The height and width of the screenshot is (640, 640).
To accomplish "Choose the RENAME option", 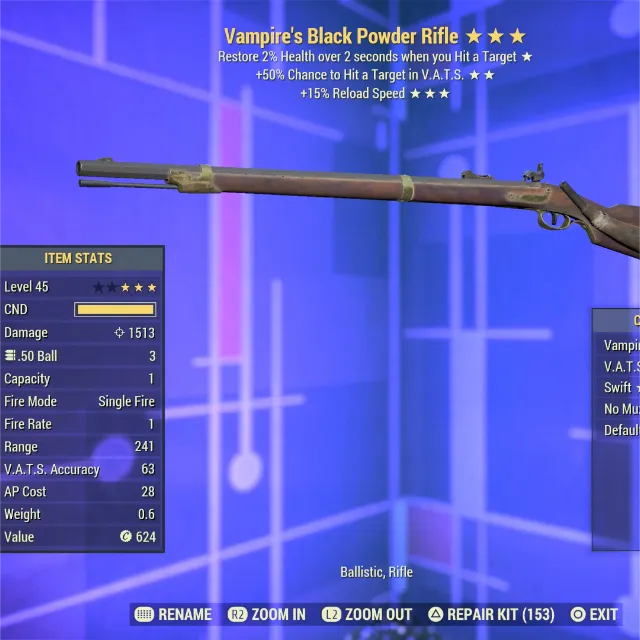I will 173,614.
